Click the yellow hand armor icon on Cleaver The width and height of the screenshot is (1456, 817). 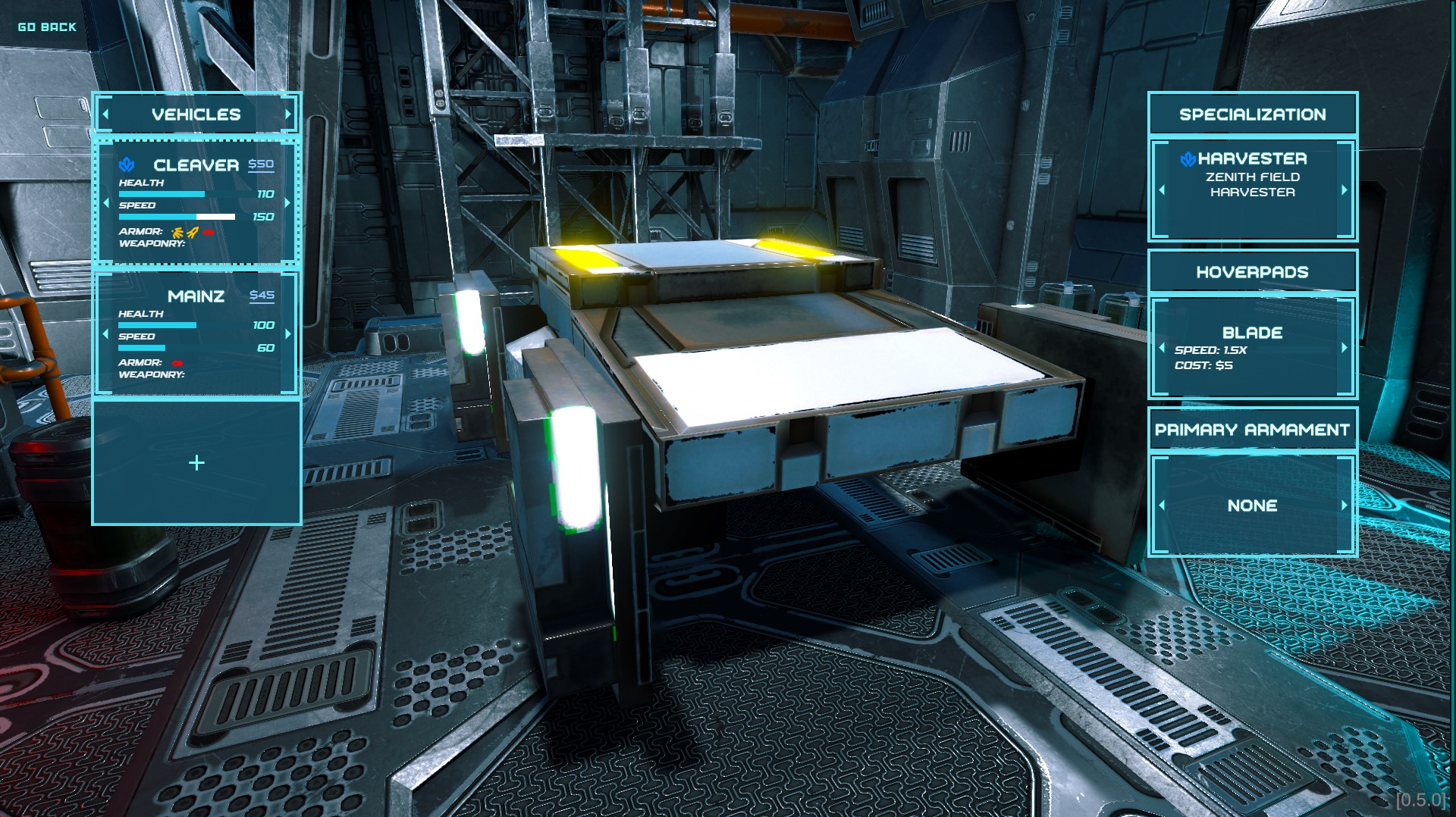[176, 232]
